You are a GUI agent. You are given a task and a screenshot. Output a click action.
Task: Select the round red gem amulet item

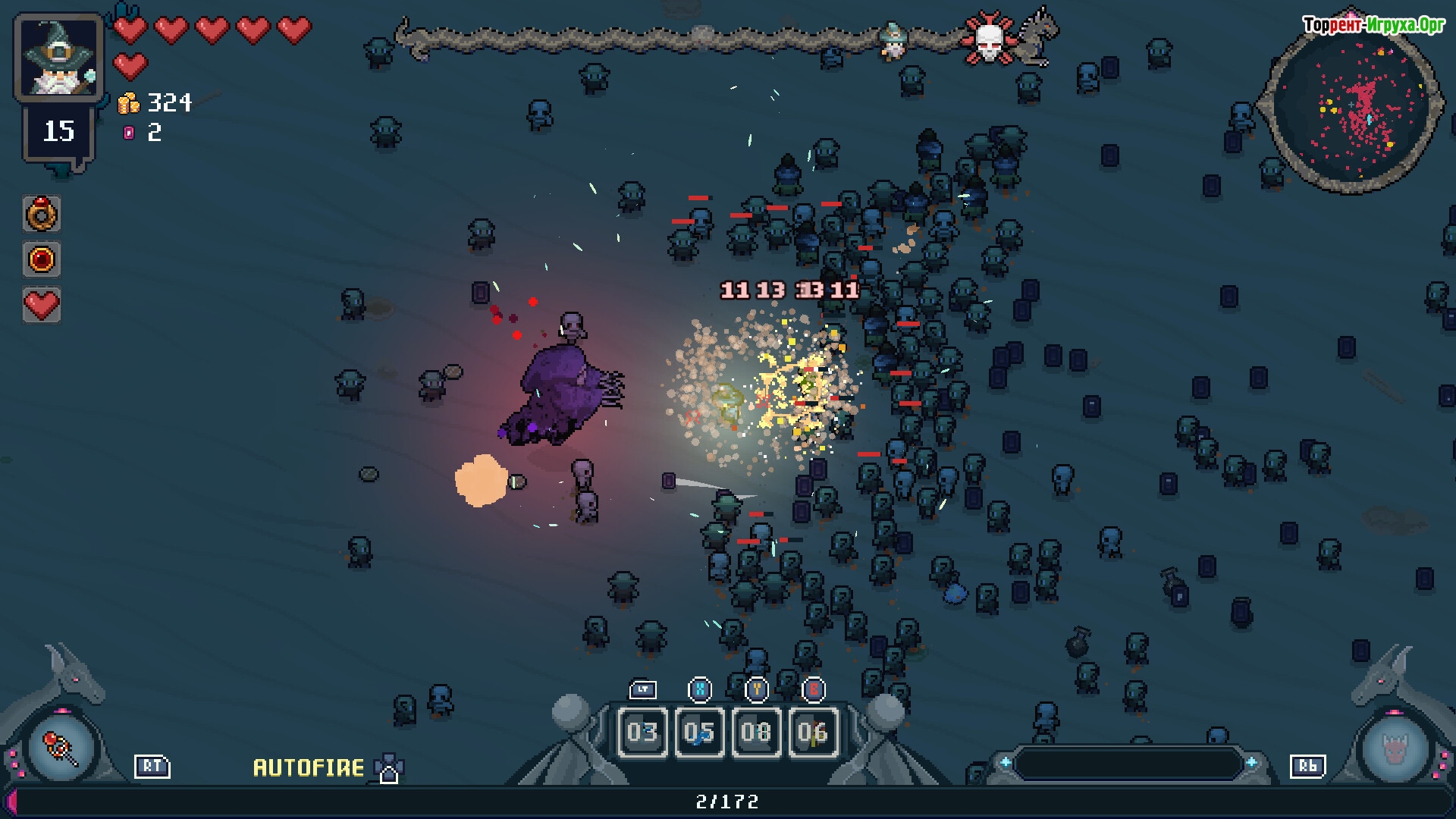coord(42,259)
